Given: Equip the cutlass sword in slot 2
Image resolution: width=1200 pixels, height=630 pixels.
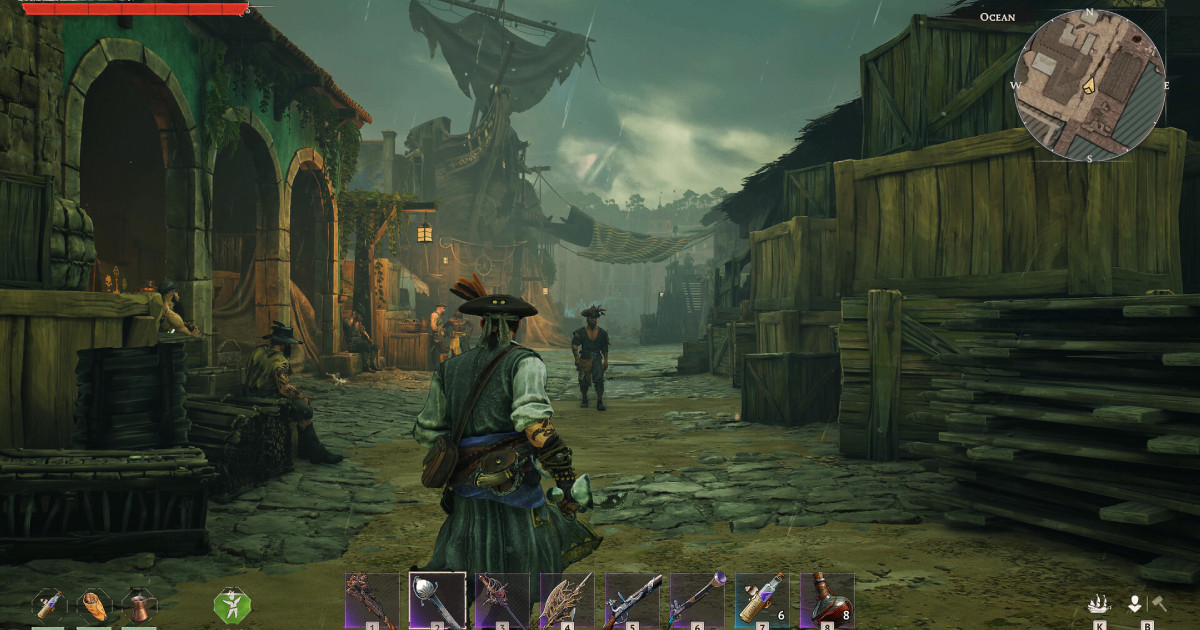Looking at the screenshot, I should [437, 600].
